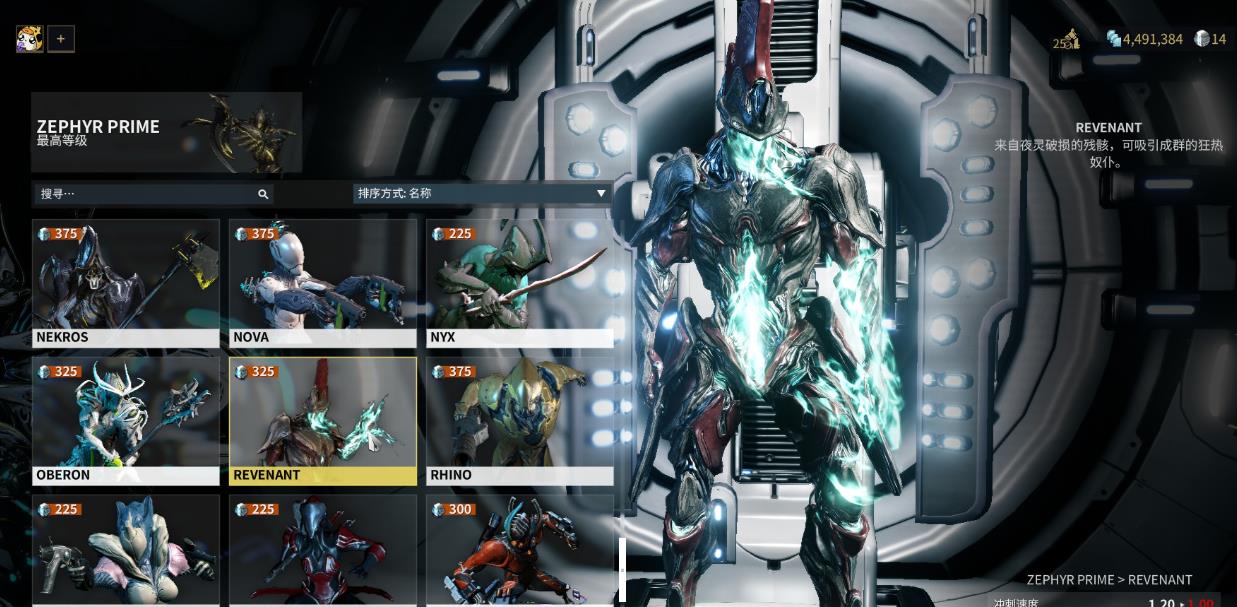Pick the Nyx warframe tile
Image resolution: width=1237 pixels, height=607 pixels.
tap(519, 283)
